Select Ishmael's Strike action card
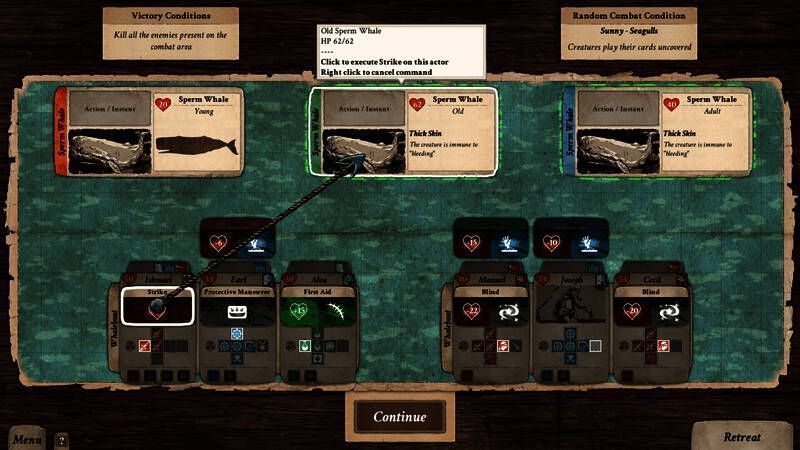Viewport: 800px width, 450px height. (157, 305)
